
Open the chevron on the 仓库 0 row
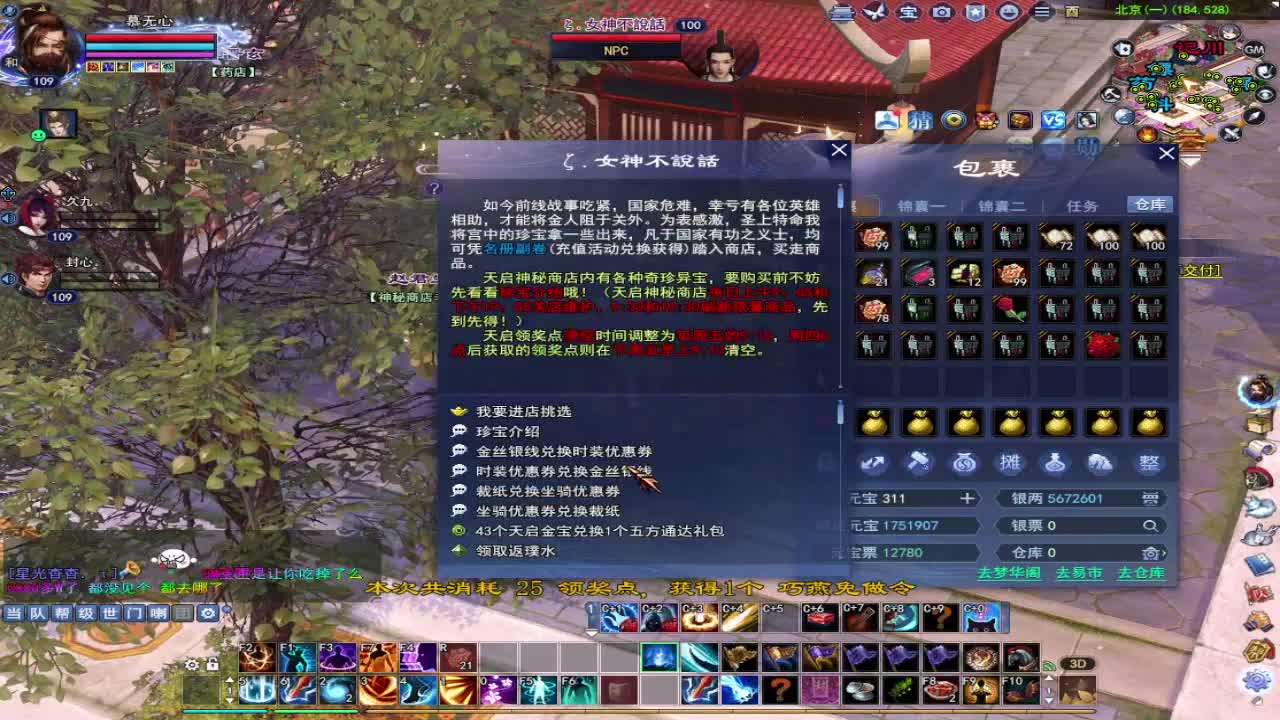(x=1163, y=552)
